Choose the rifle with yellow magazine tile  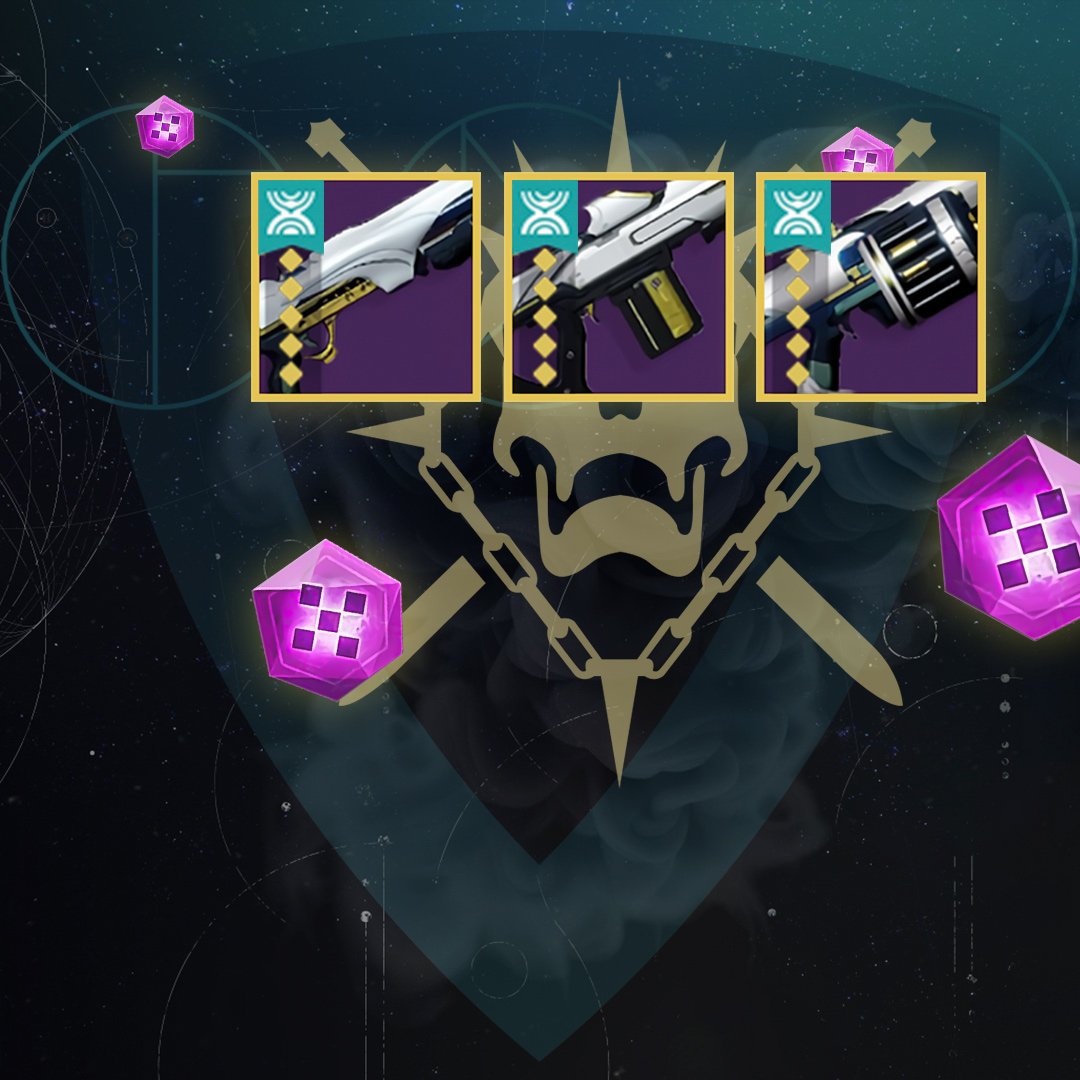pyautogui.click(x=619, y=287)
